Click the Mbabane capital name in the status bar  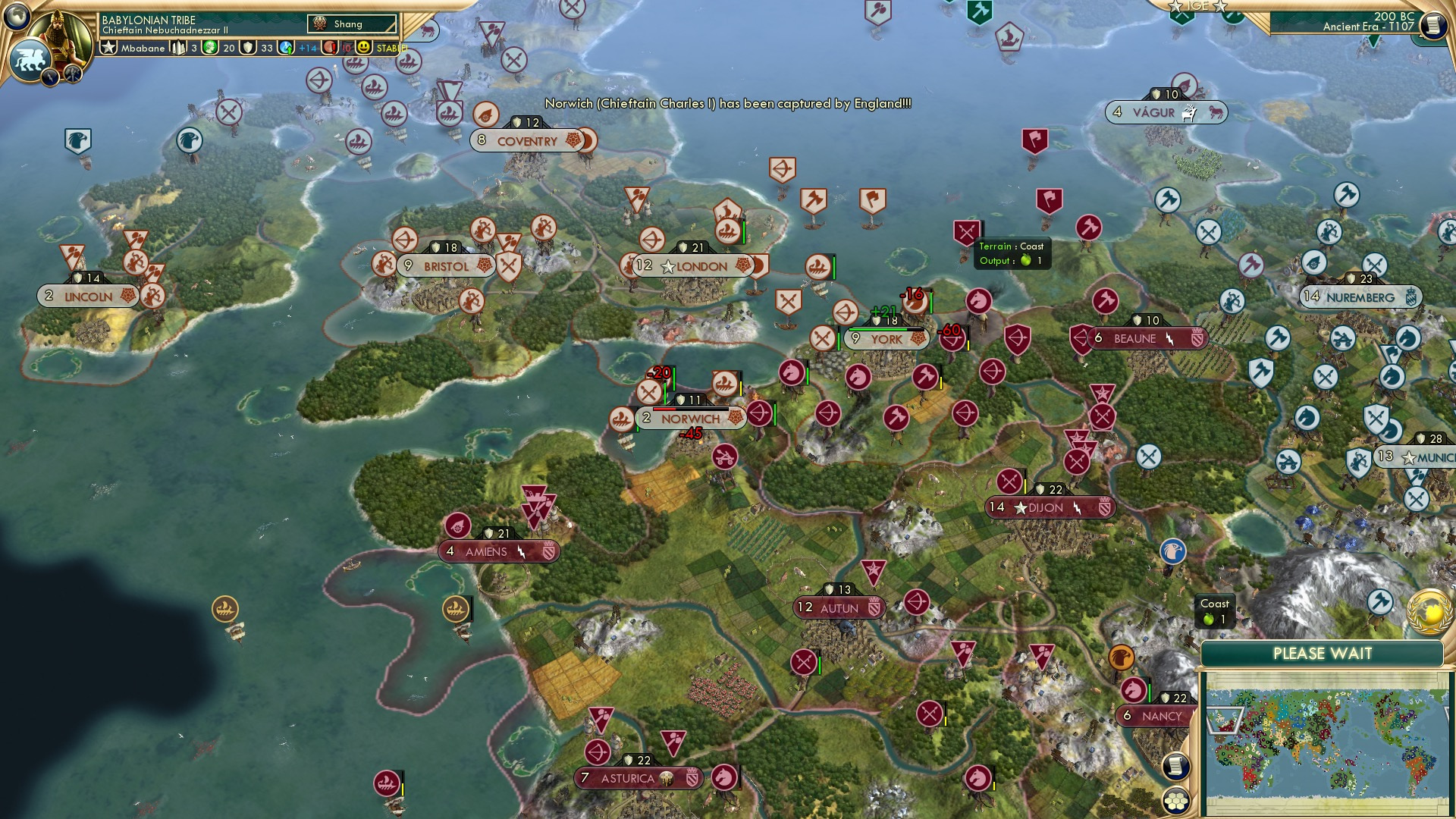click(x=142, y=48)
